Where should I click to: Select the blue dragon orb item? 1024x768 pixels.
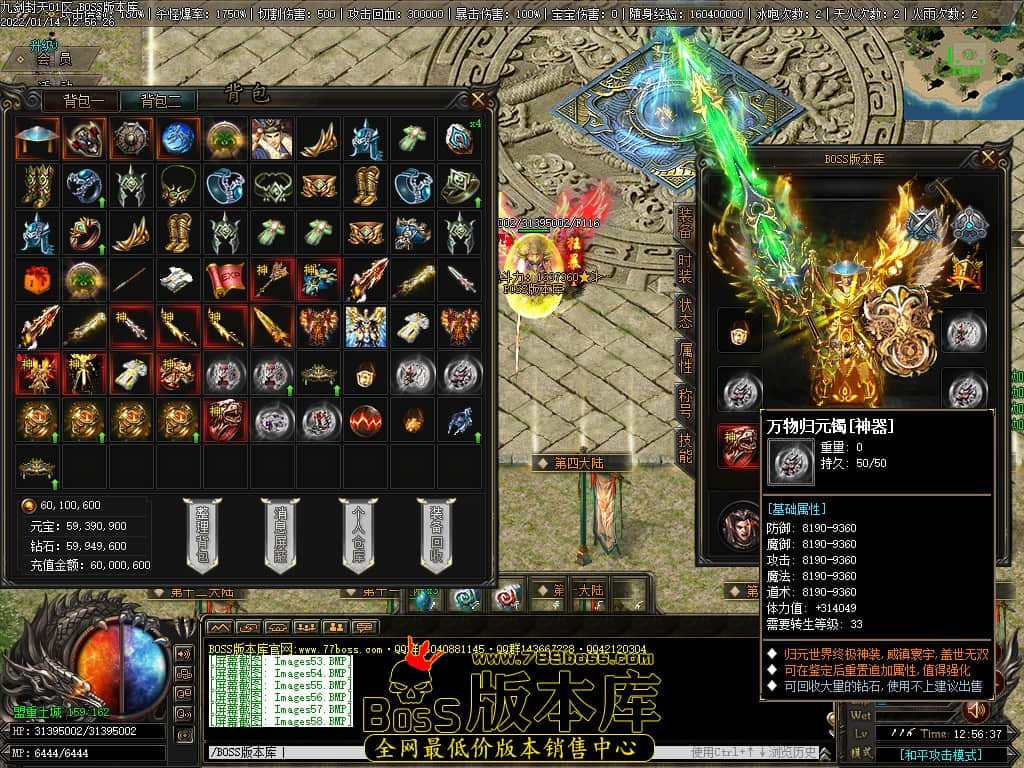click(x=178, y=139)
